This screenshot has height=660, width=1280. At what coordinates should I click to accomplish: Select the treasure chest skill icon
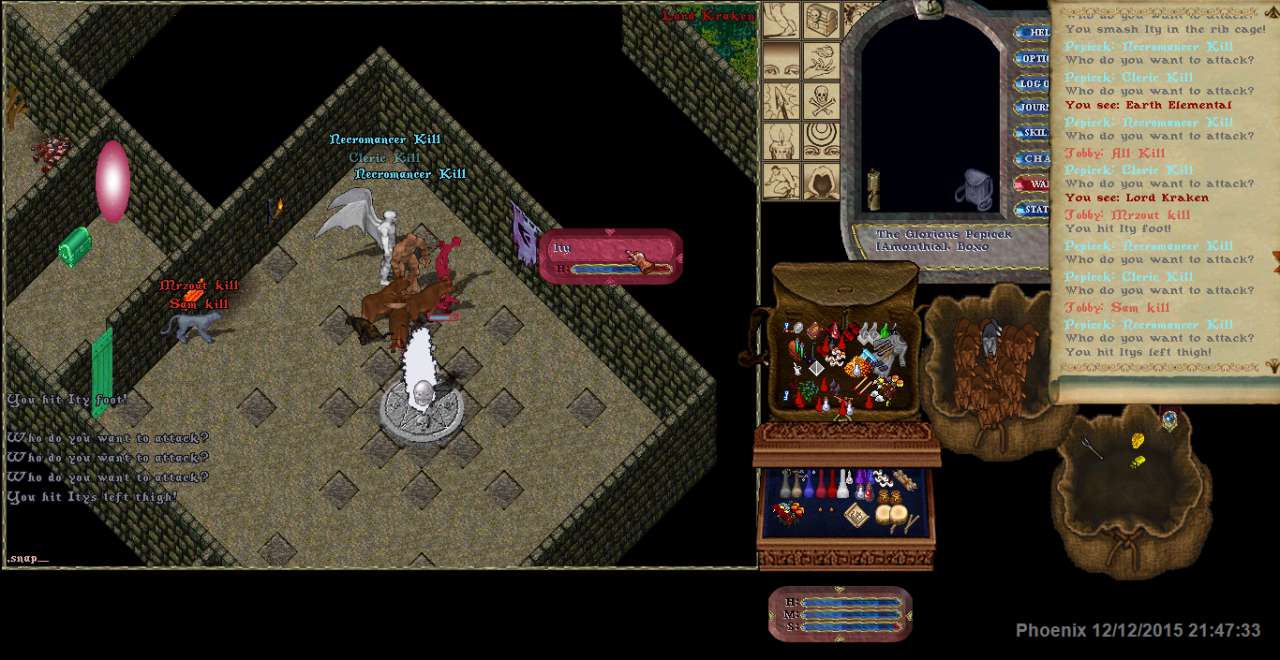click(822, 21)
